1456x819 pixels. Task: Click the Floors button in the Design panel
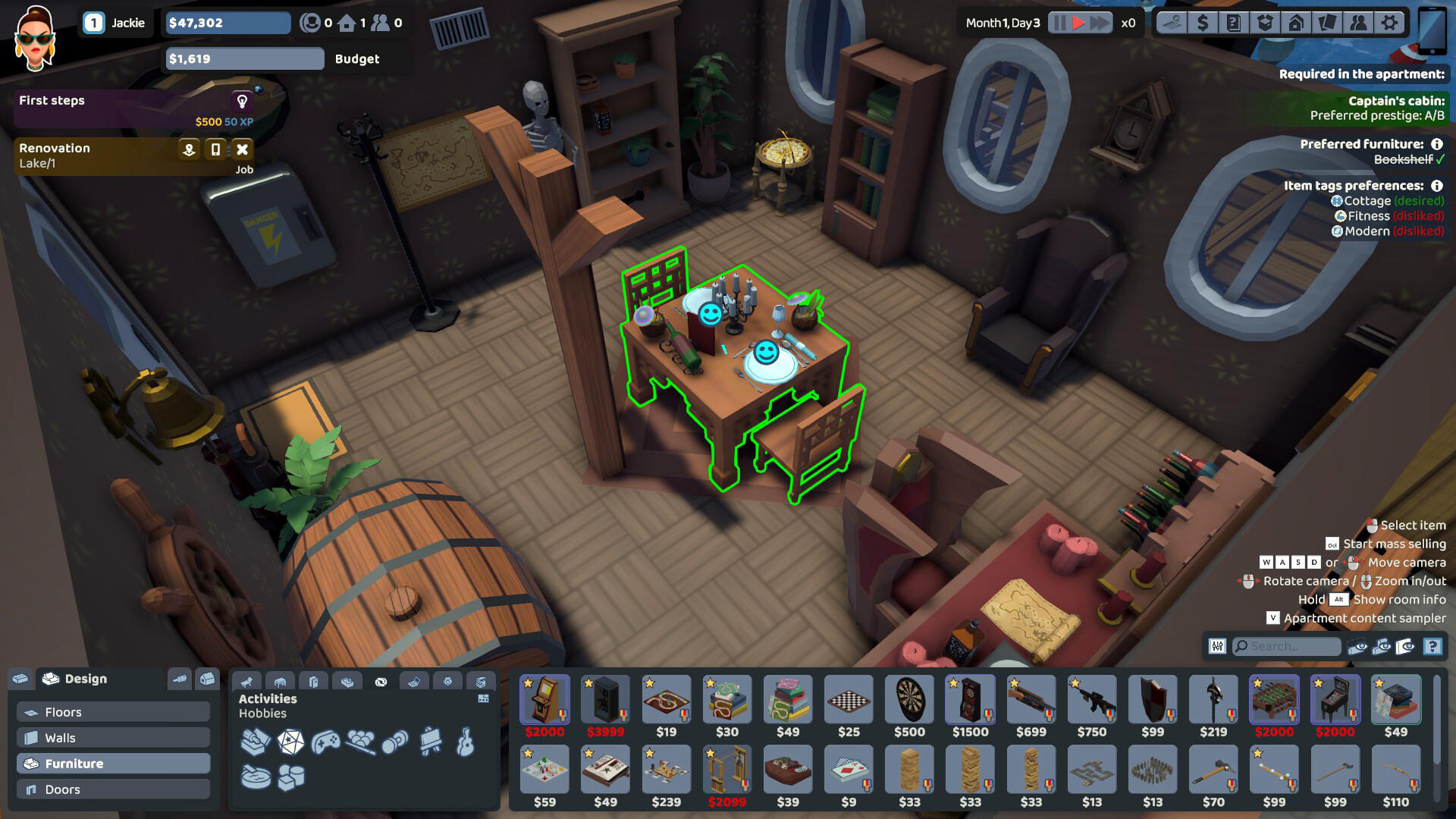pos(111,711)
